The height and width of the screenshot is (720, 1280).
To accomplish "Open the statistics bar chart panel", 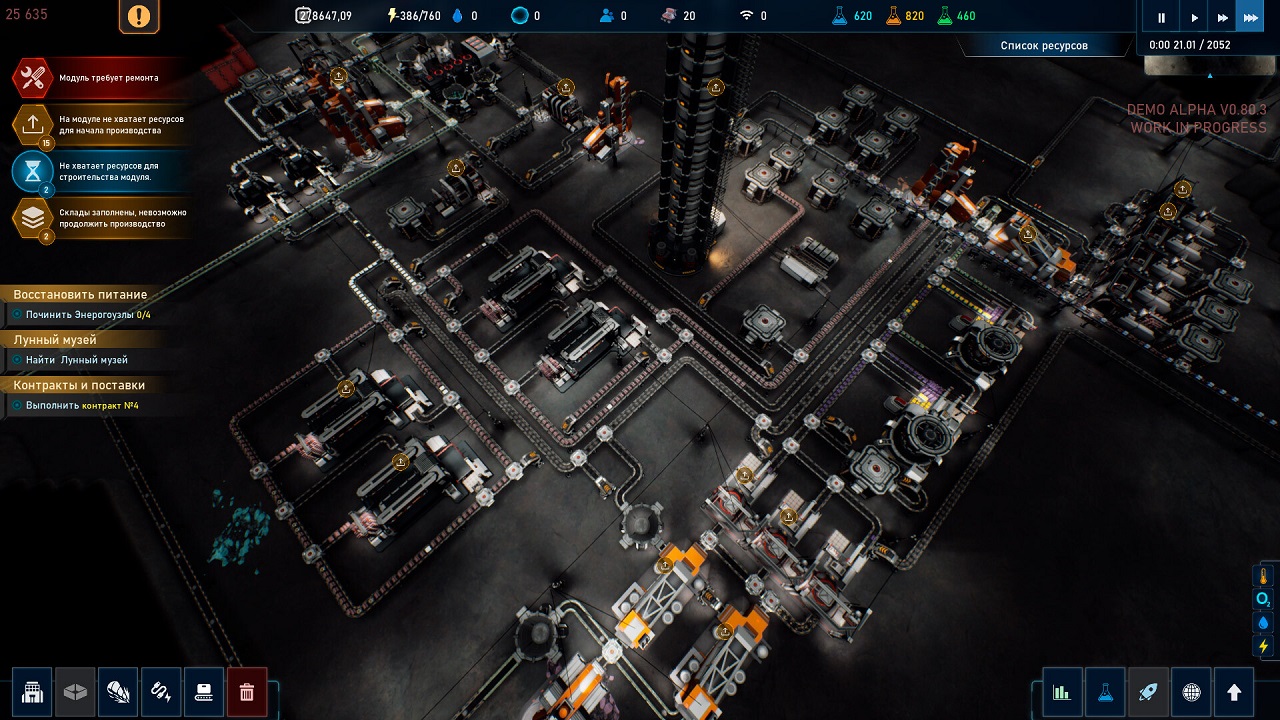I will pyautogui.click(x=1062, y=691).
